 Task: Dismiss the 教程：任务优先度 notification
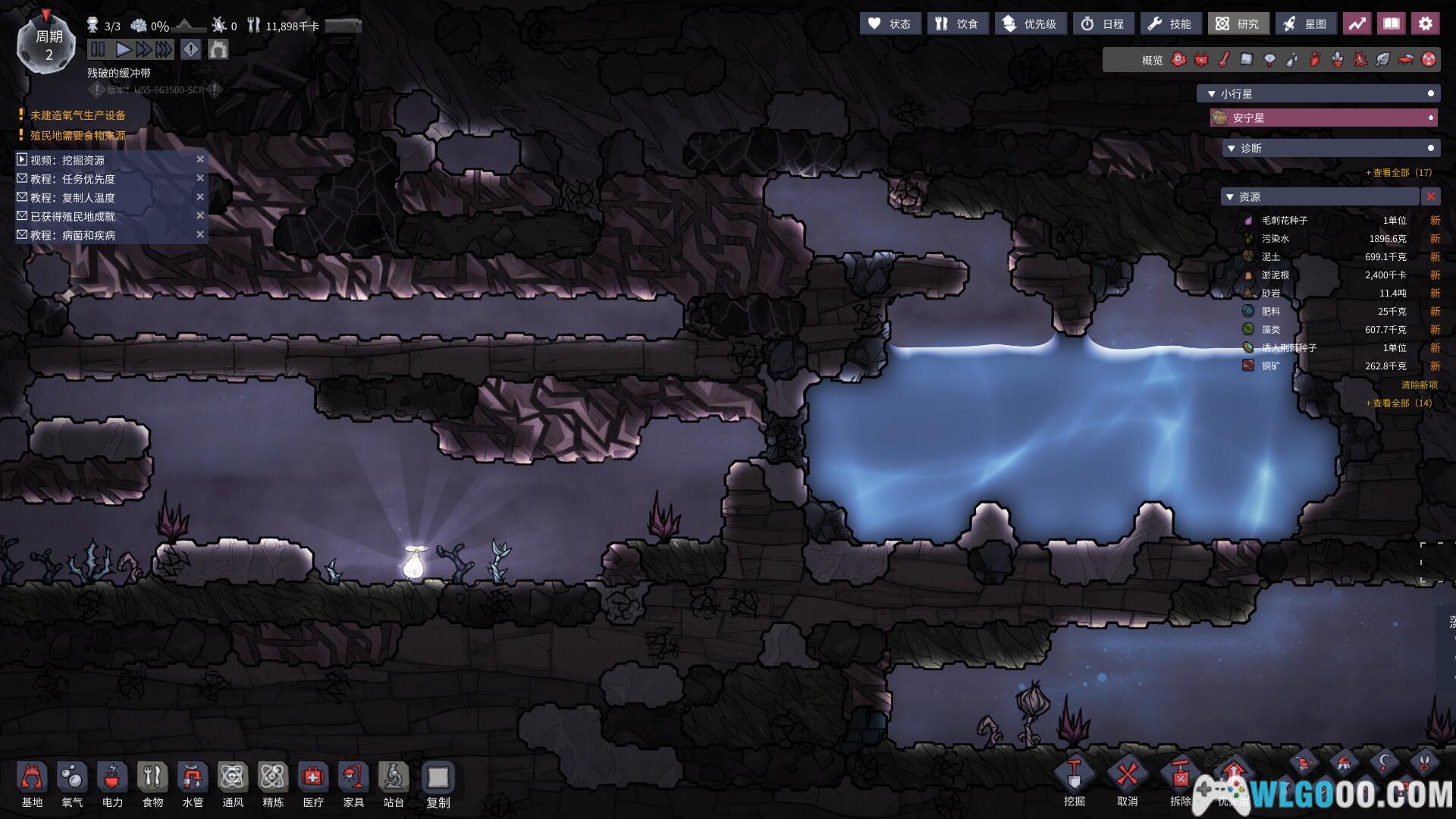[200, 178]
